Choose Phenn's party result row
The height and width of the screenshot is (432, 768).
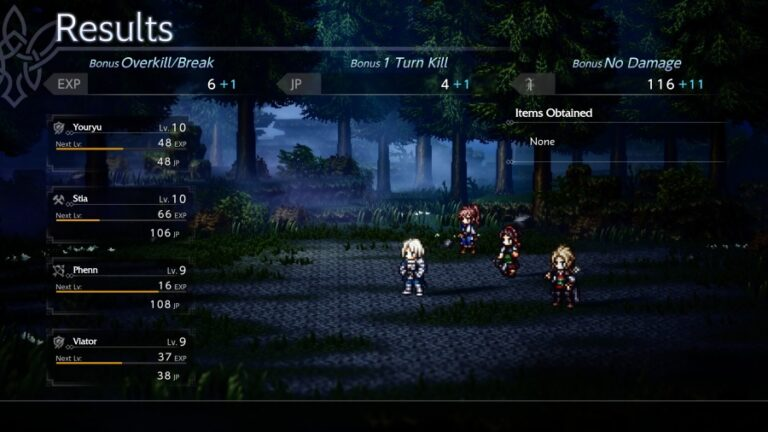click(x=119, y=286)
